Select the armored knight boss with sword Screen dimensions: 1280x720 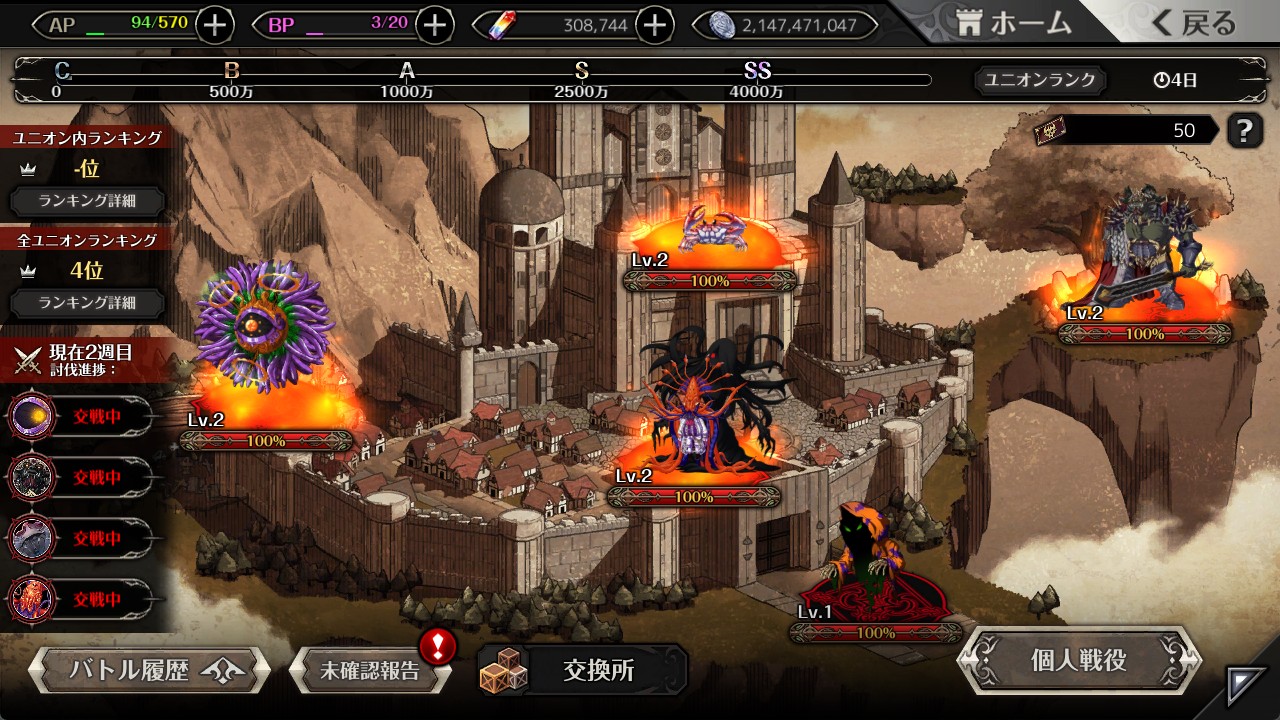tap(1145, 250)
